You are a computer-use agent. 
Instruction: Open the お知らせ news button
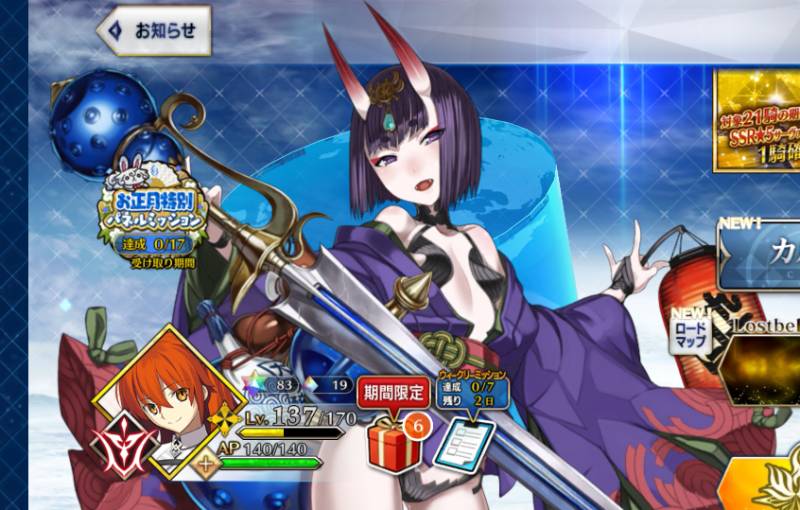click(154, 31)
